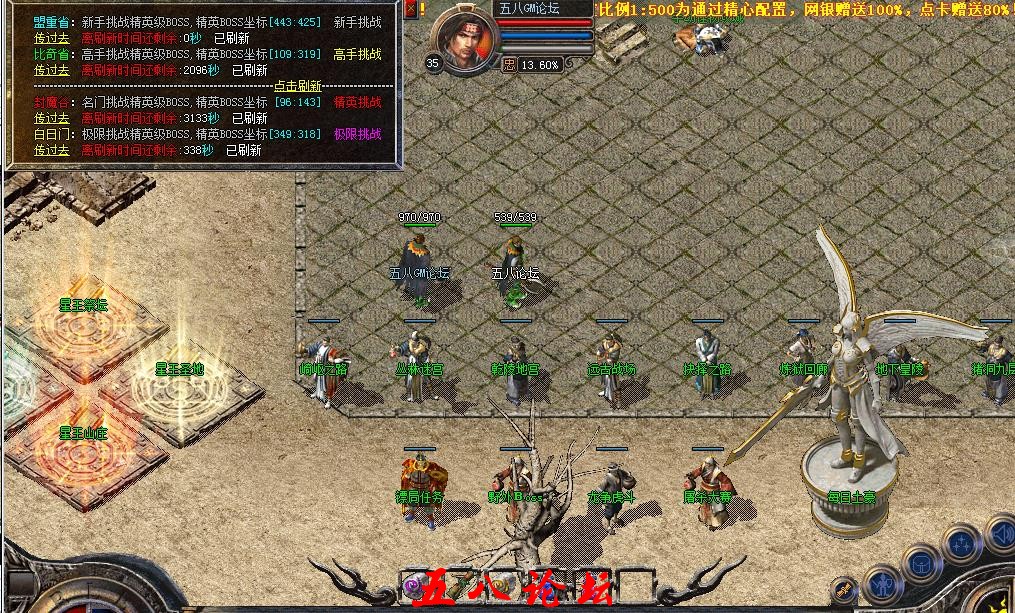This screenshot has height=613, width=1015.
Task: Click the small gold crossed-tools button
Action: point(846,589)
